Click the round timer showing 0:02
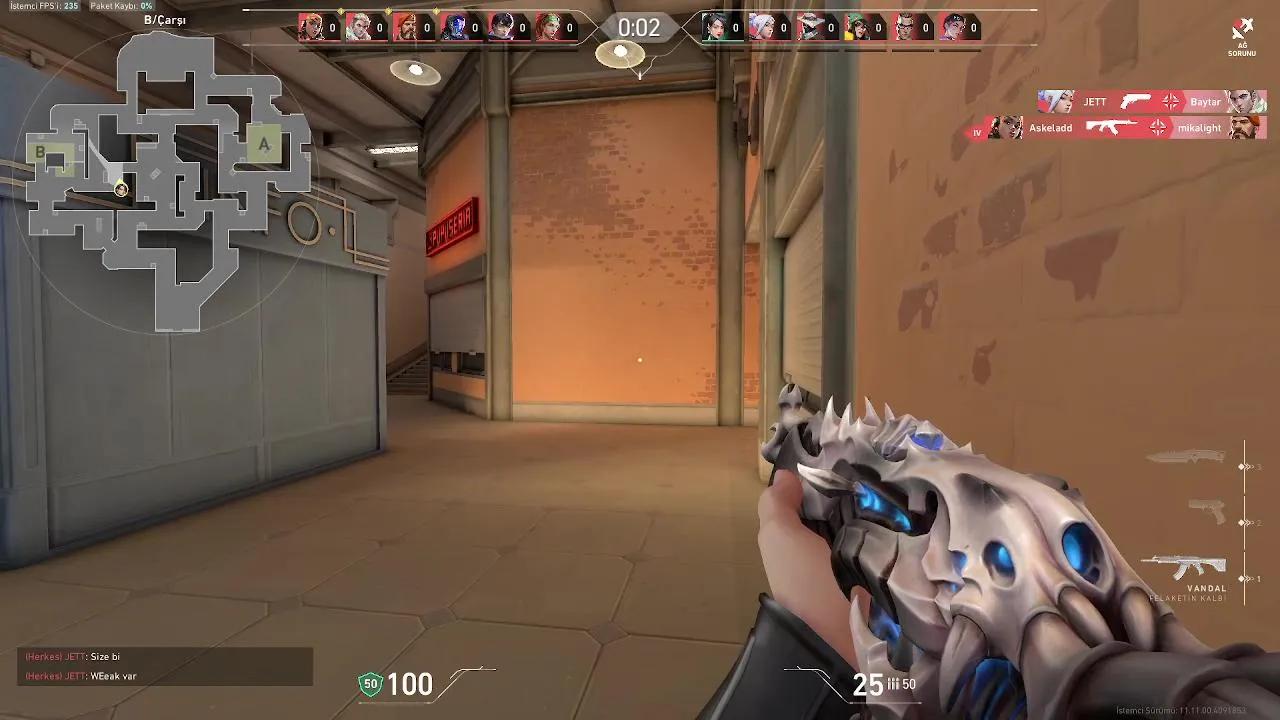The width and height of the screenshot is (1280, 720). (x=637, y=28)
